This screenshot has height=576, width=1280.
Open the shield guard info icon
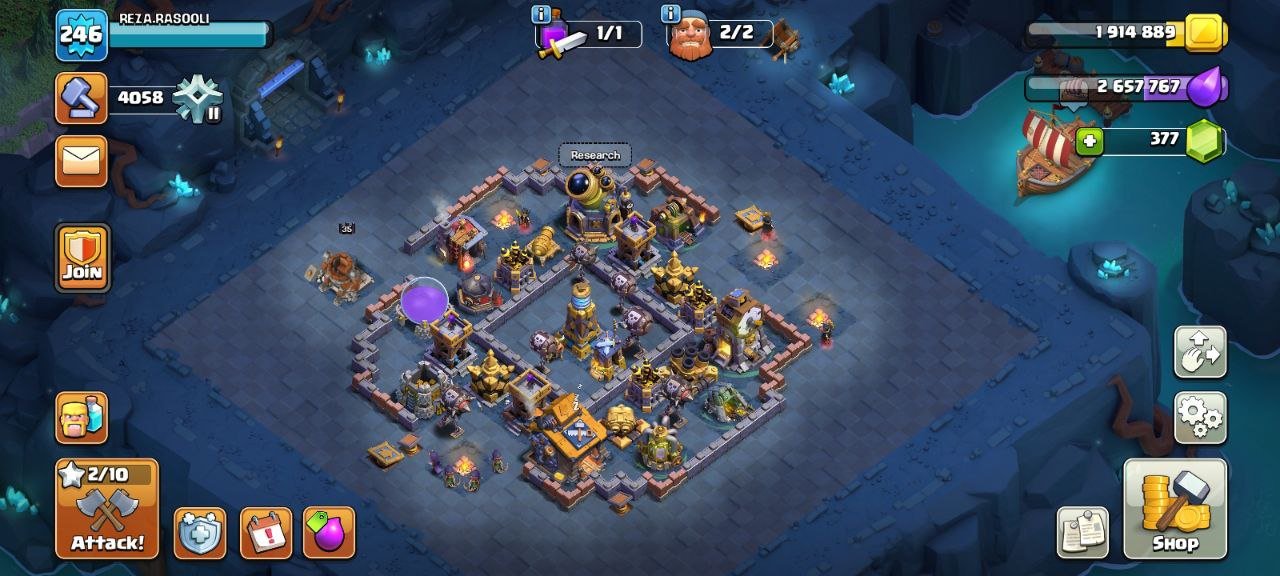(x=200, y=533)
